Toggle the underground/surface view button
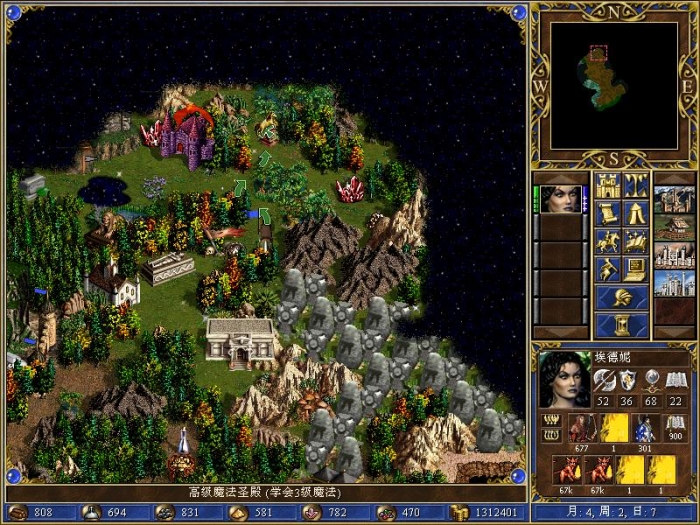The image size is (700, 525). point(635,185)
